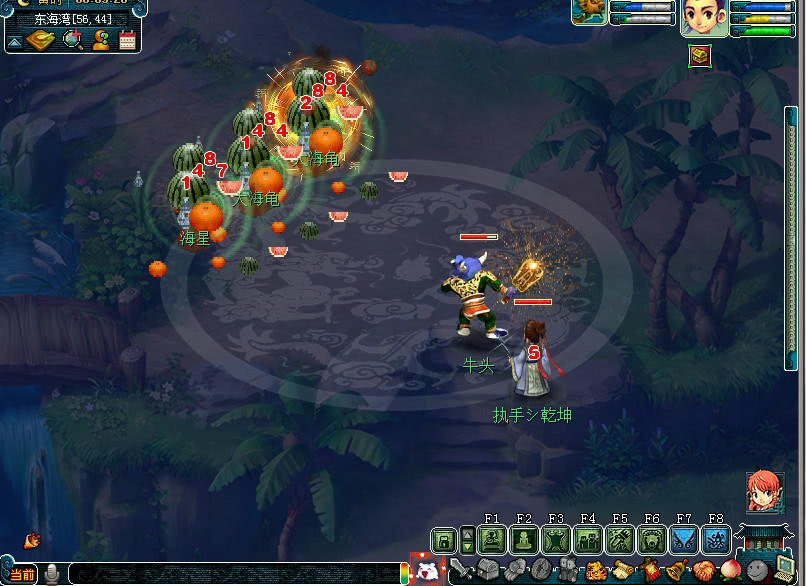Image resolution: width=806 pixels, height=586 pixels.
Task: Toggle the hotbar padlock button
Action: [444, 541]
